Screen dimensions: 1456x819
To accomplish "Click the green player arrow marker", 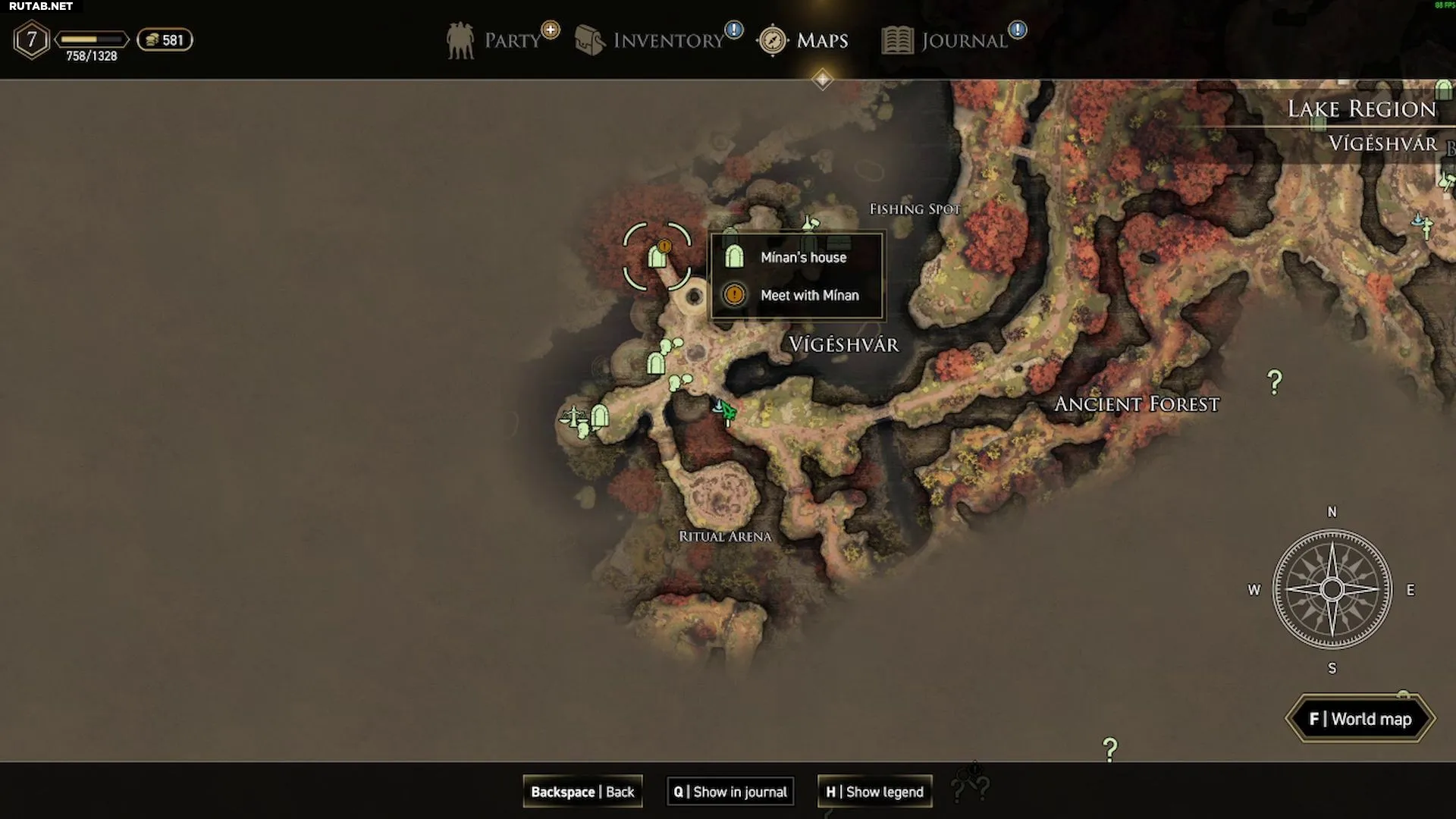I will [x=728, y=411].
